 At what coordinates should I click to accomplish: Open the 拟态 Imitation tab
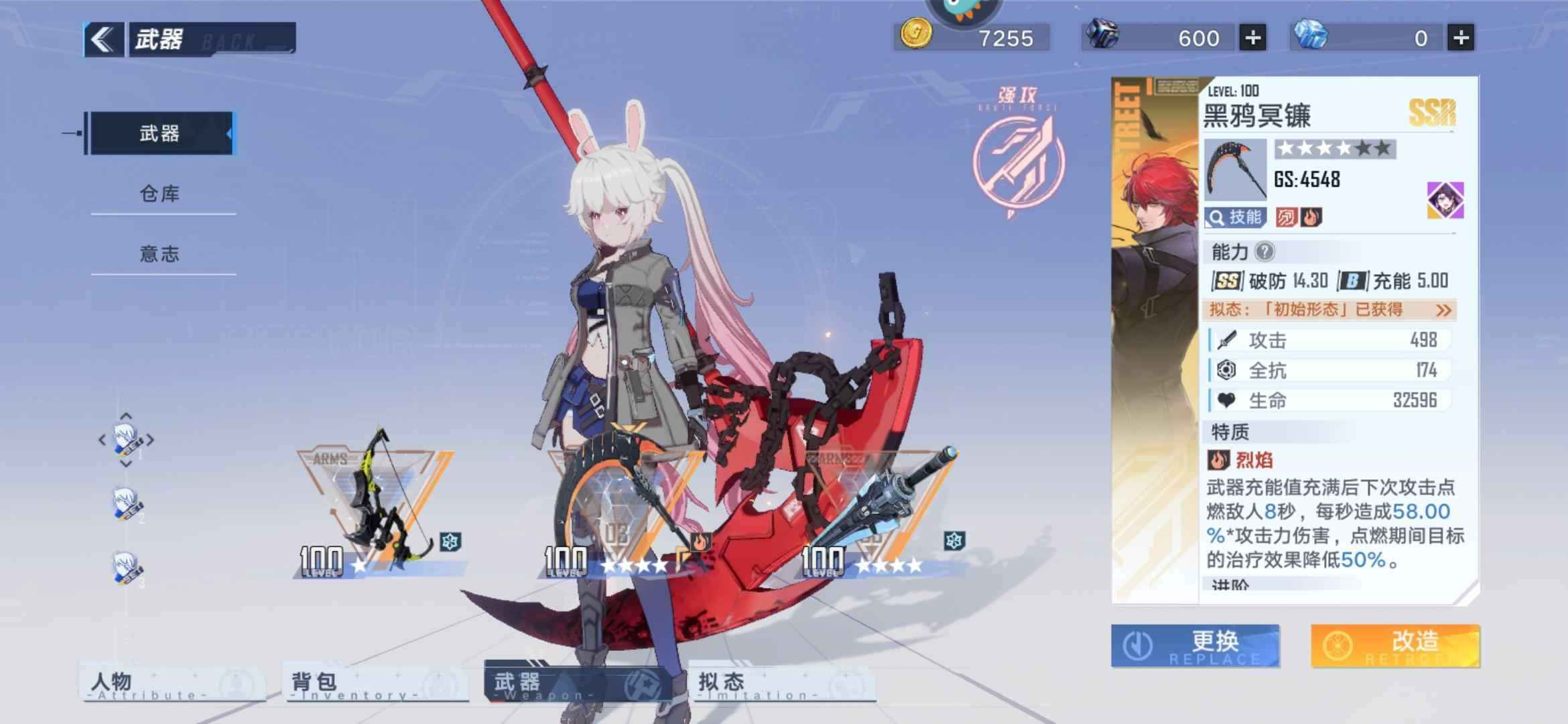coord(781,683)
